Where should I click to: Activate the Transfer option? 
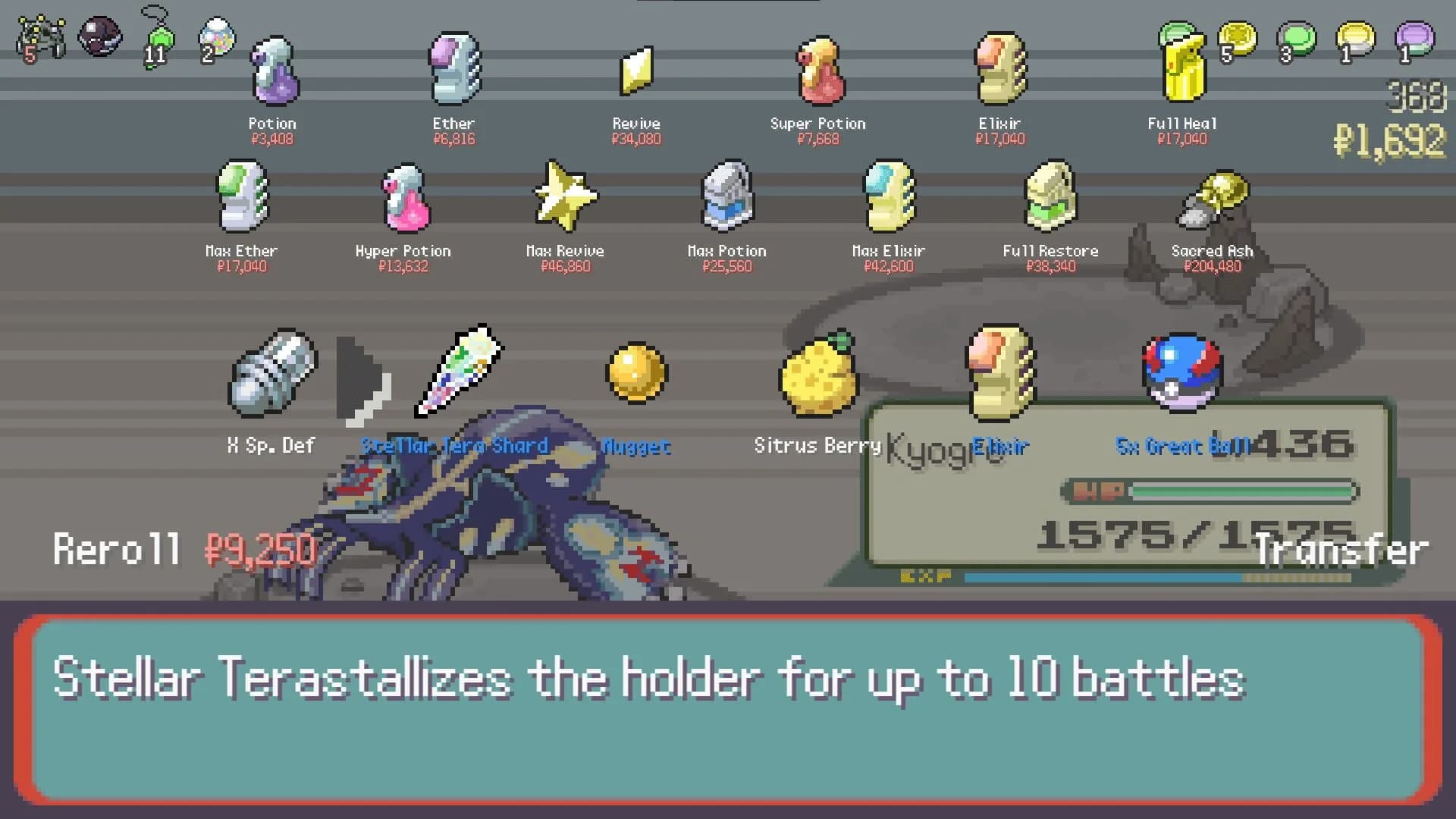(1342, 550)
